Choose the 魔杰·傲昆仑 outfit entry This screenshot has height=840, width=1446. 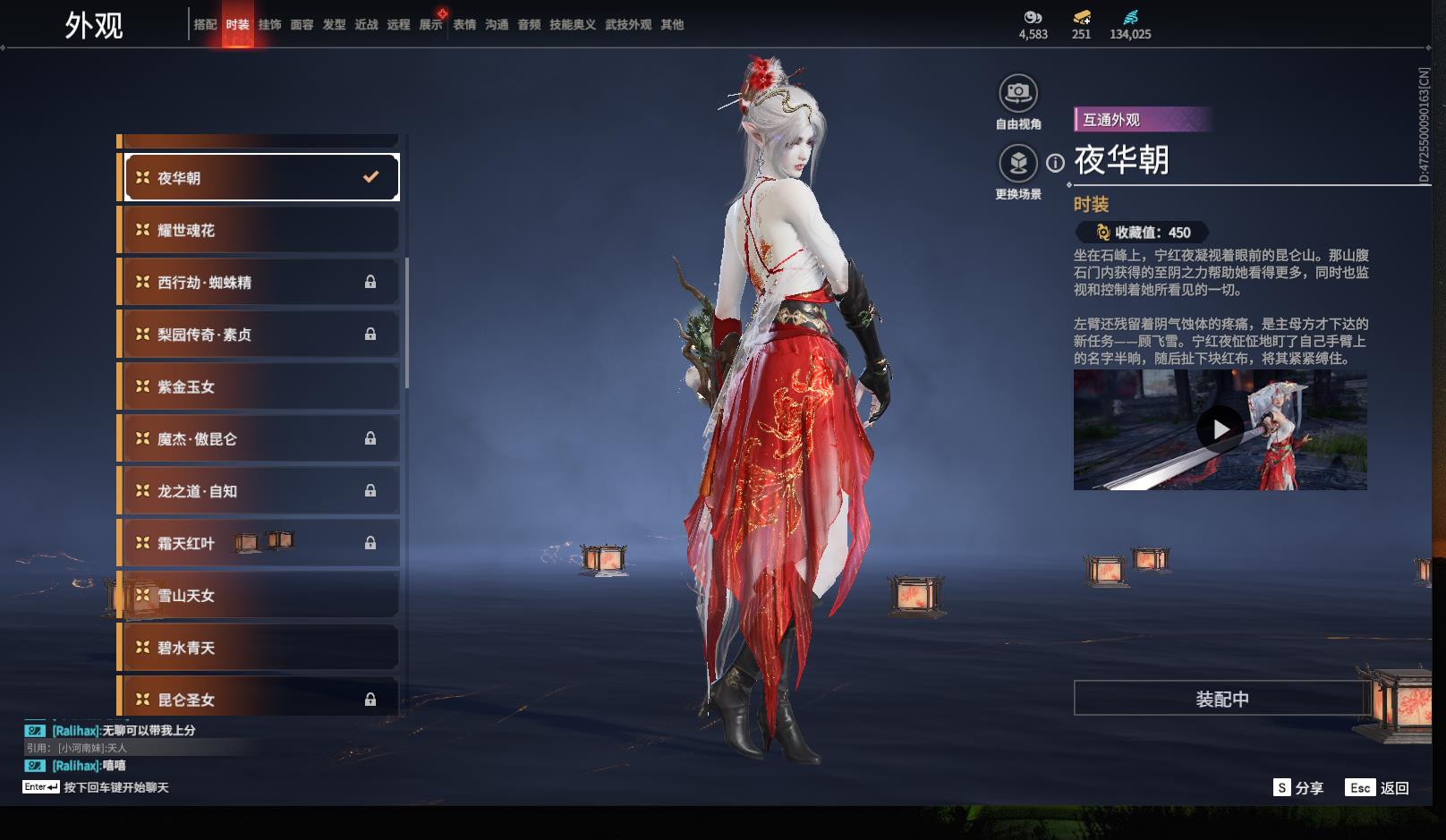point(259,439)
